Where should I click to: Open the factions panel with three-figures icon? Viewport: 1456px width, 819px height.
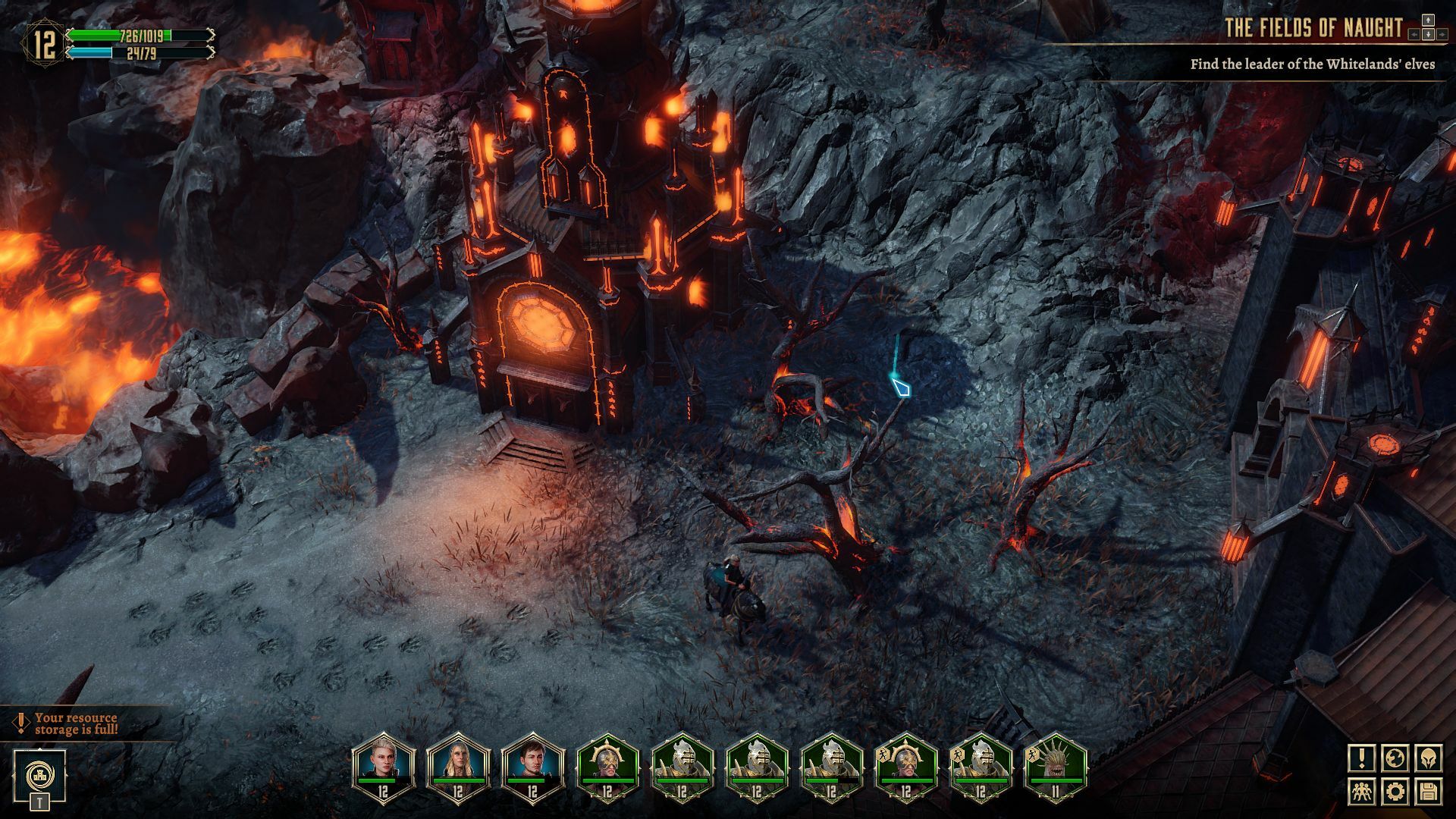(1362, 792)
